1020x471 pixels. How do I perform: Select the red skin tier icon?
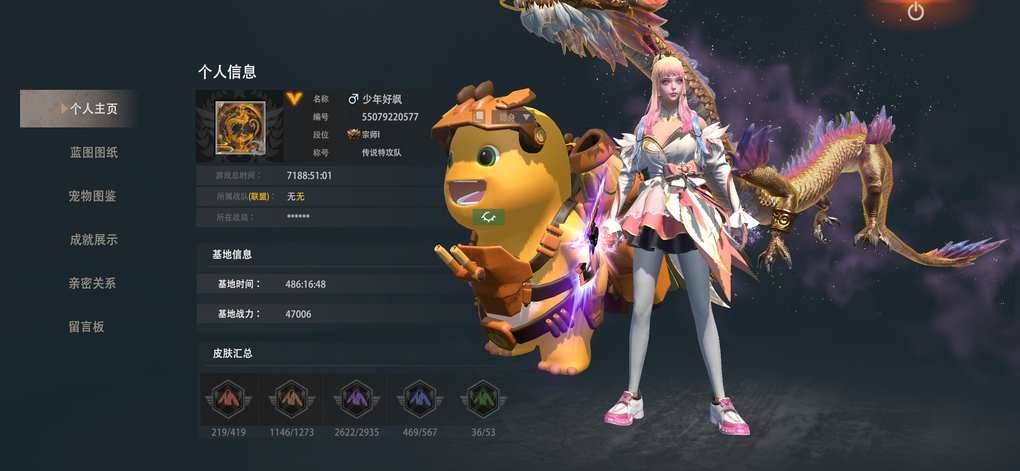(x=228, y=398)
